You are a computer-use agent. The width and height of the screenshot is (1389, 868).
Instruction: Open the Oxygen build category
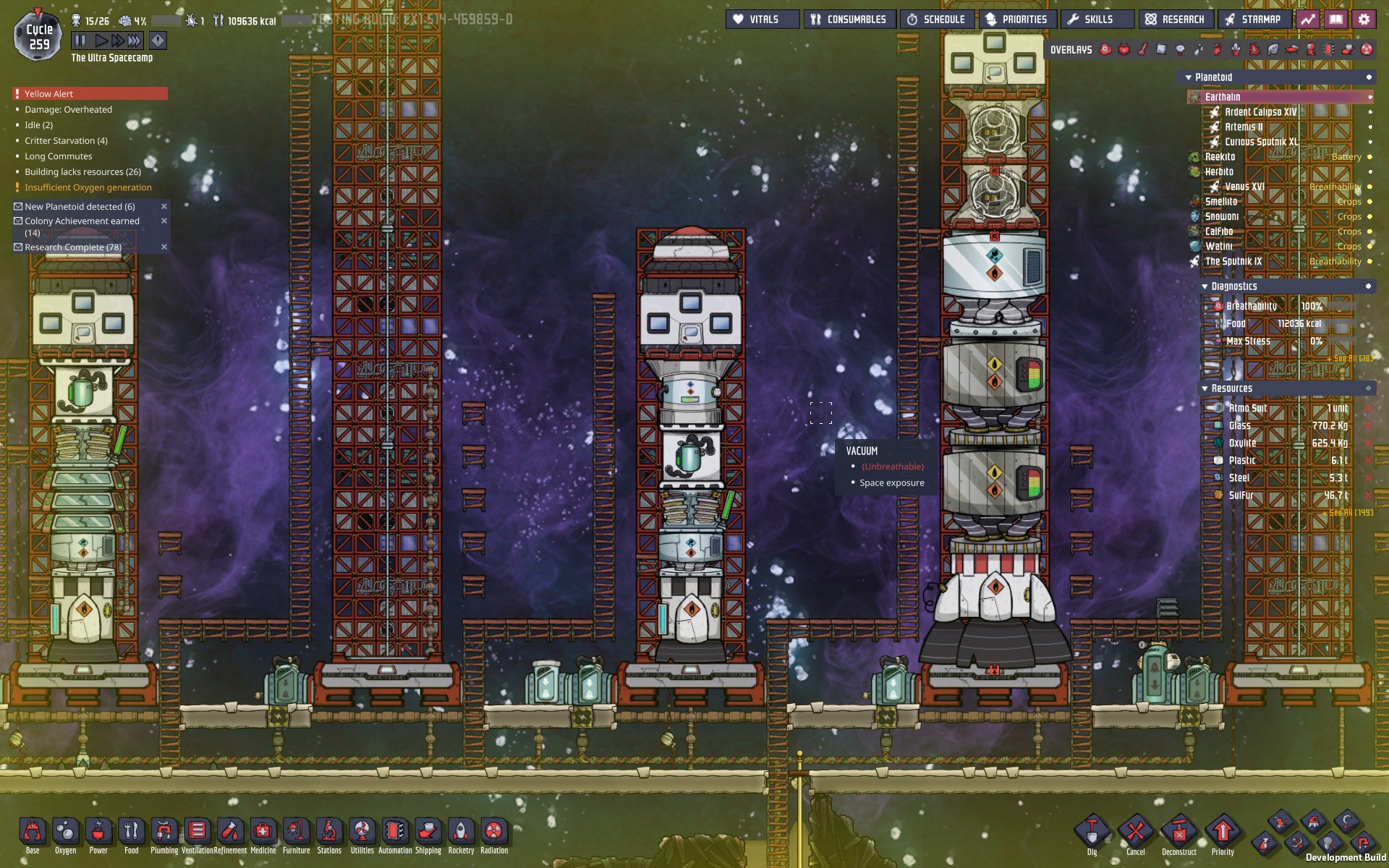point(66,833)
